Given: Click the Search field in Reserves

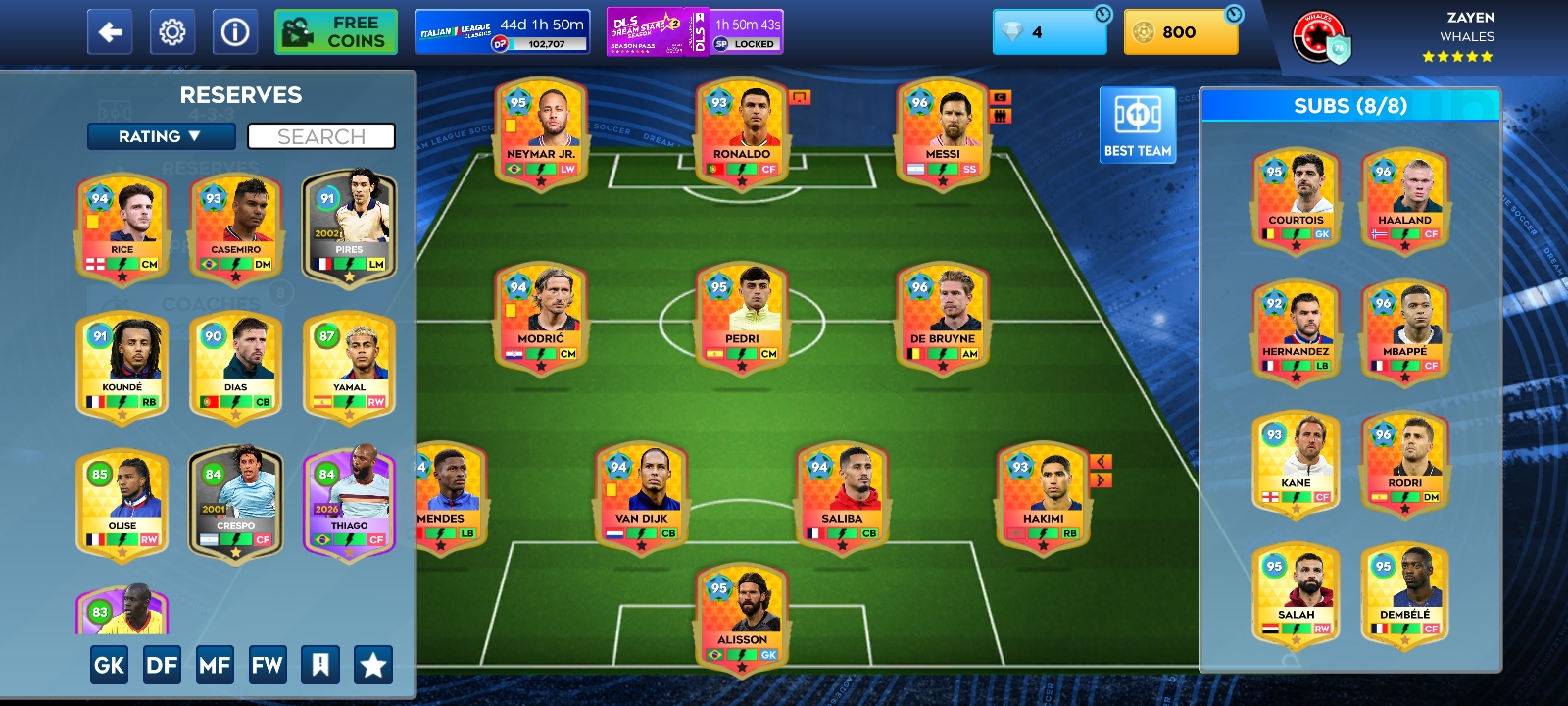Looking at the screenshot, I should [x=321, y=136].
